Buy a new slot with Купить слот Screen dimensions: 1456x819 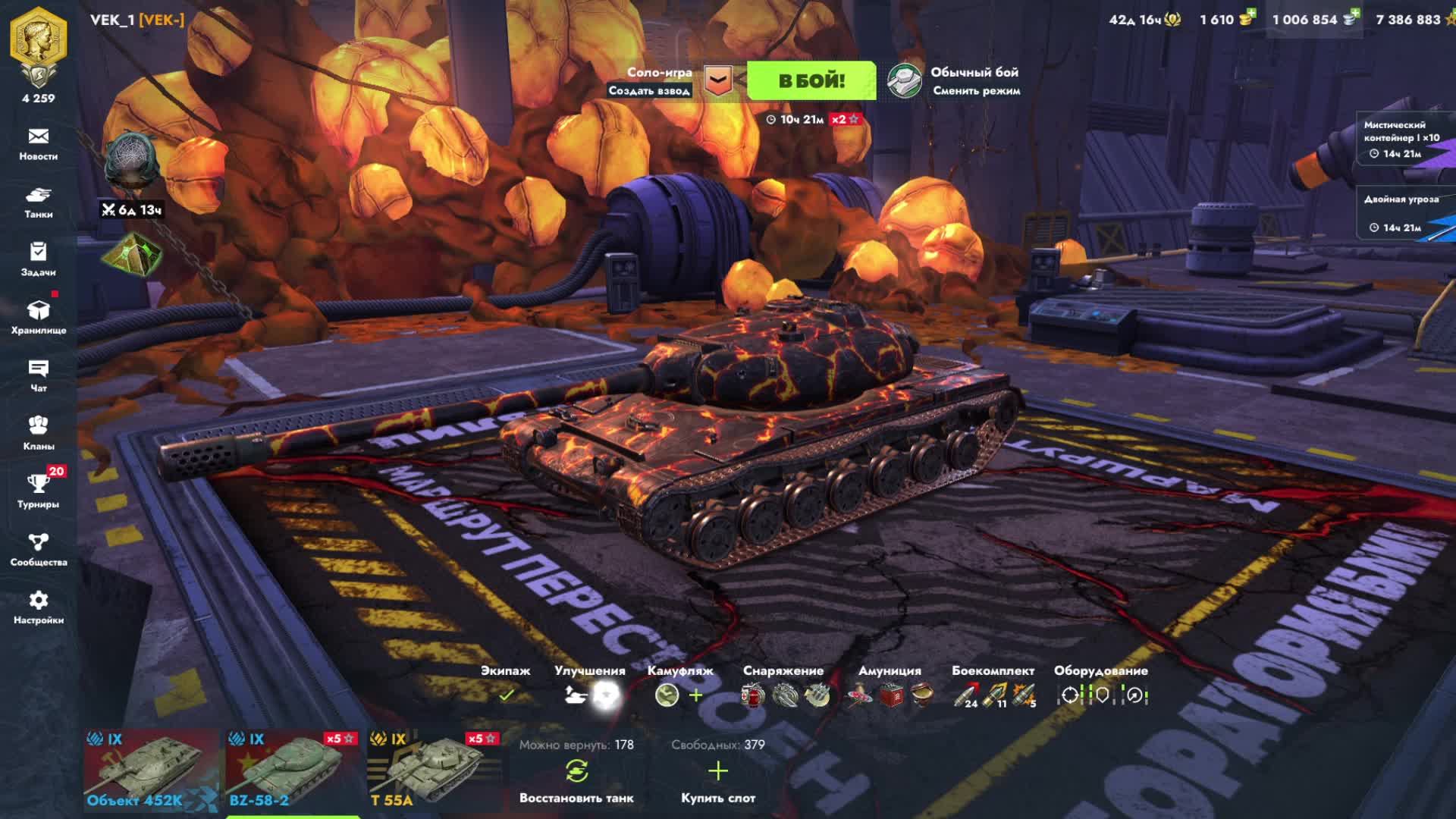click(x=717, y=780)
